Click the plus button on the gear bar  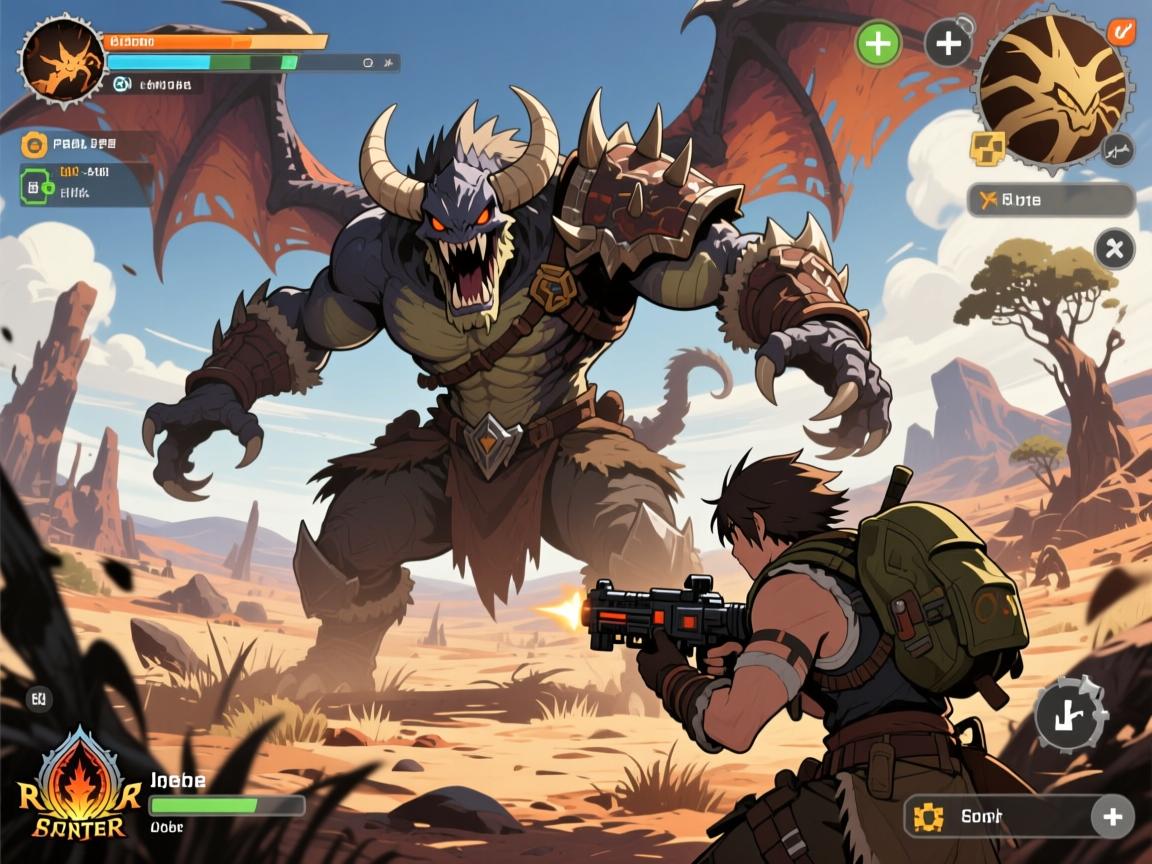[x=1112, y=817]
